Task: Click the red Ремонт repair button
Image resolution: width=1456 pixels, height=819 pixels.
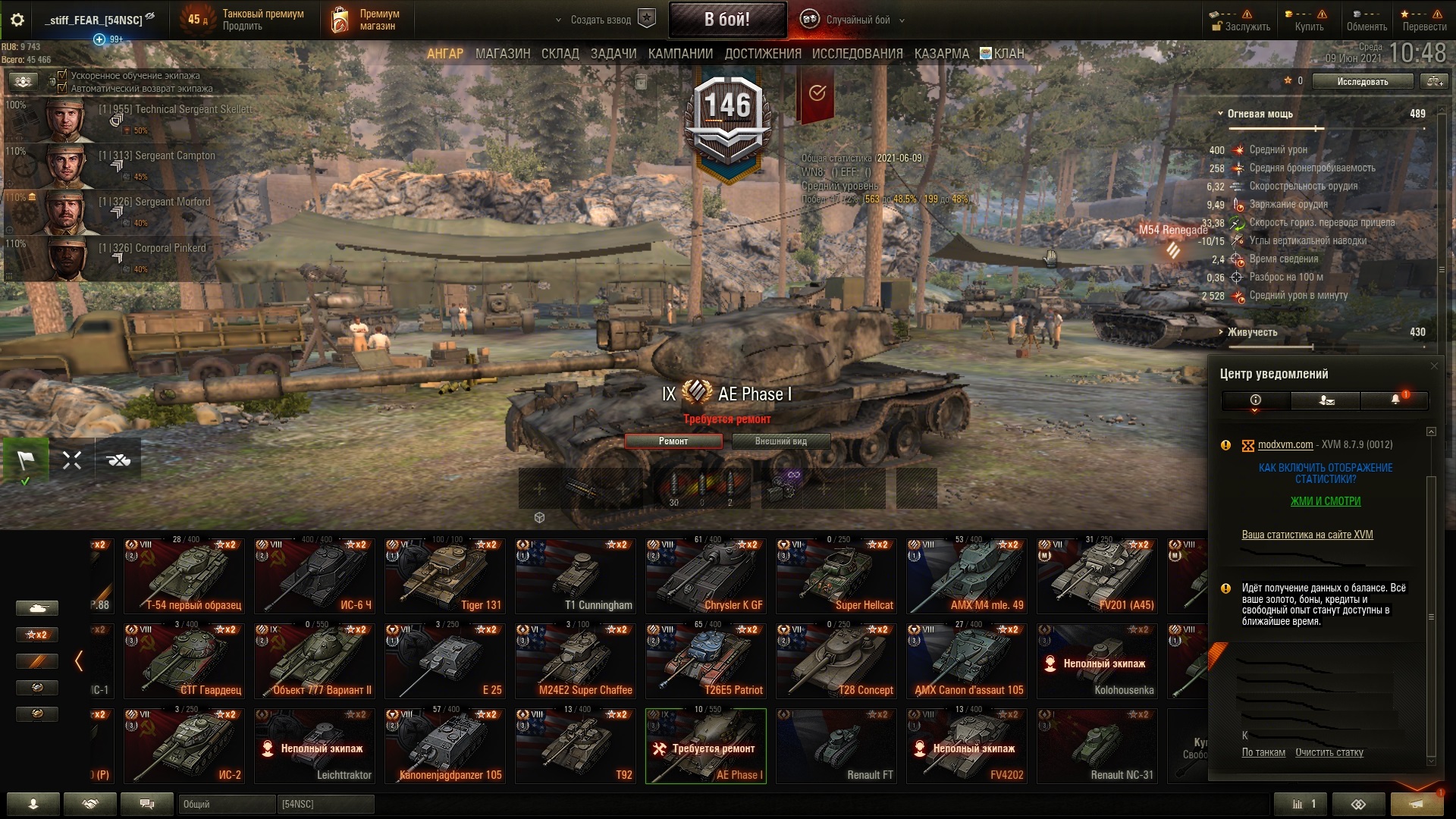Action: click(x=673, y=441)
